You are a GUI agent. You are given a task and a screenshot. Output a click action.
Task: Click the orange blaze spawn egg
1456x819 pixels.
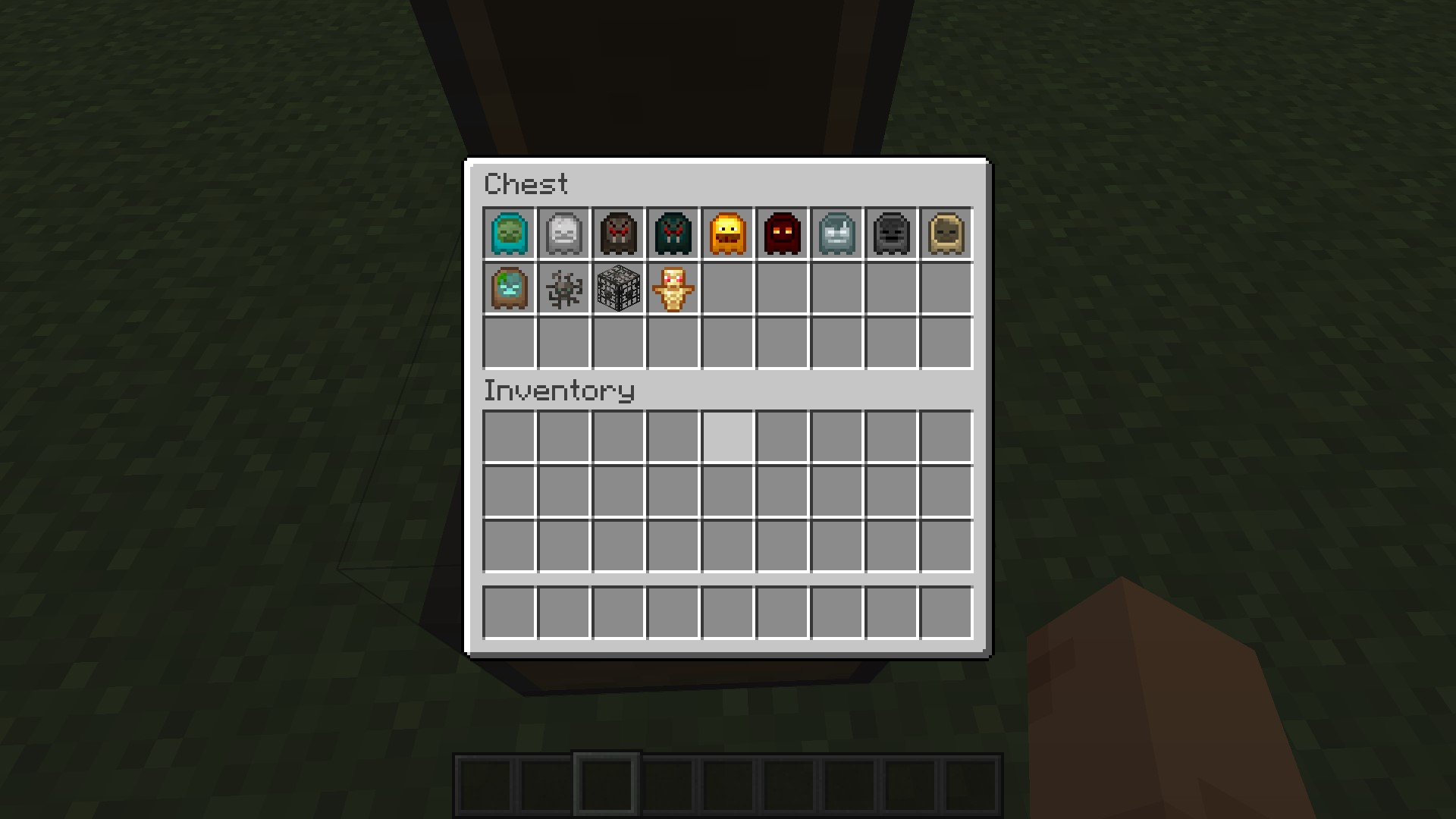click(x=728, y=233)
